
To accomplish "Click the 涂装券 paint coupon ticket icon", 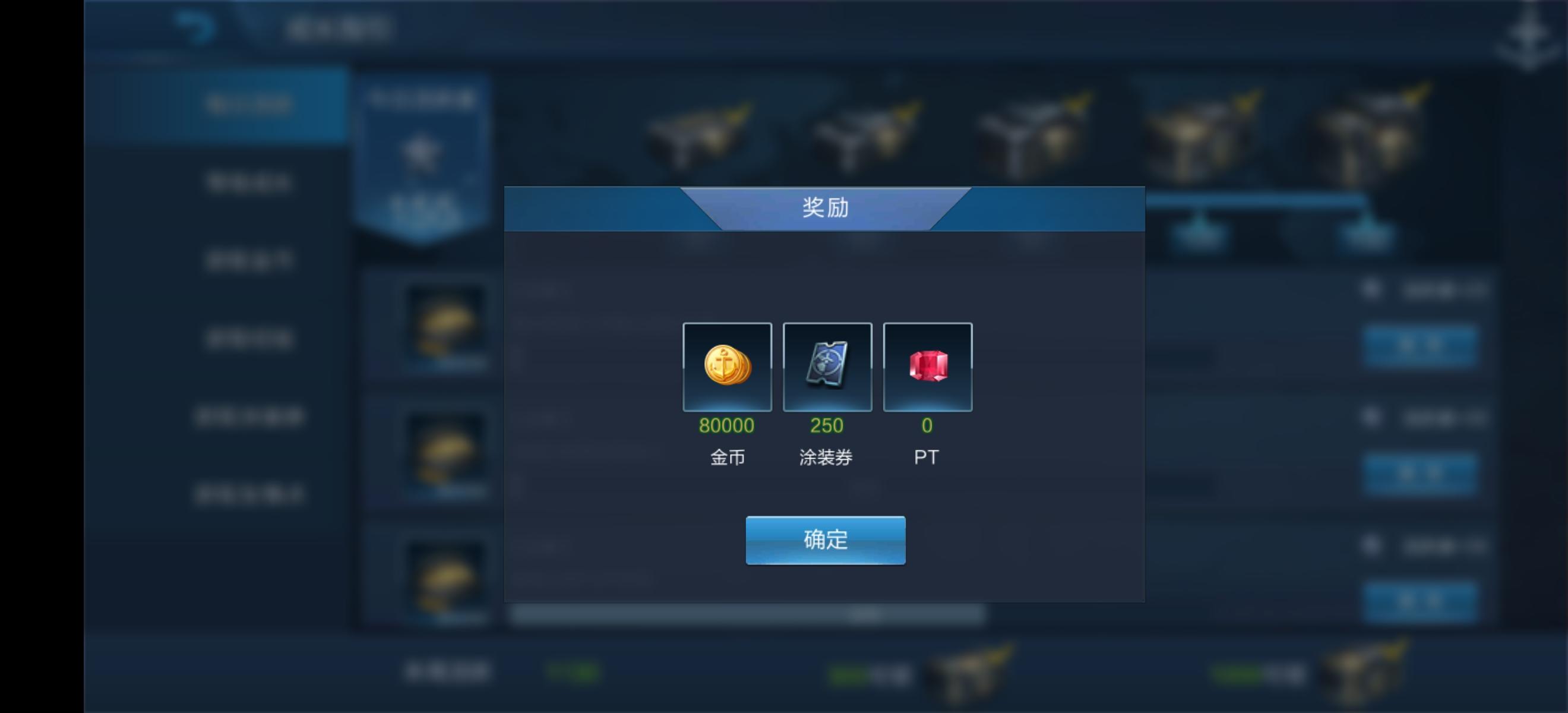I will [827, 367].
